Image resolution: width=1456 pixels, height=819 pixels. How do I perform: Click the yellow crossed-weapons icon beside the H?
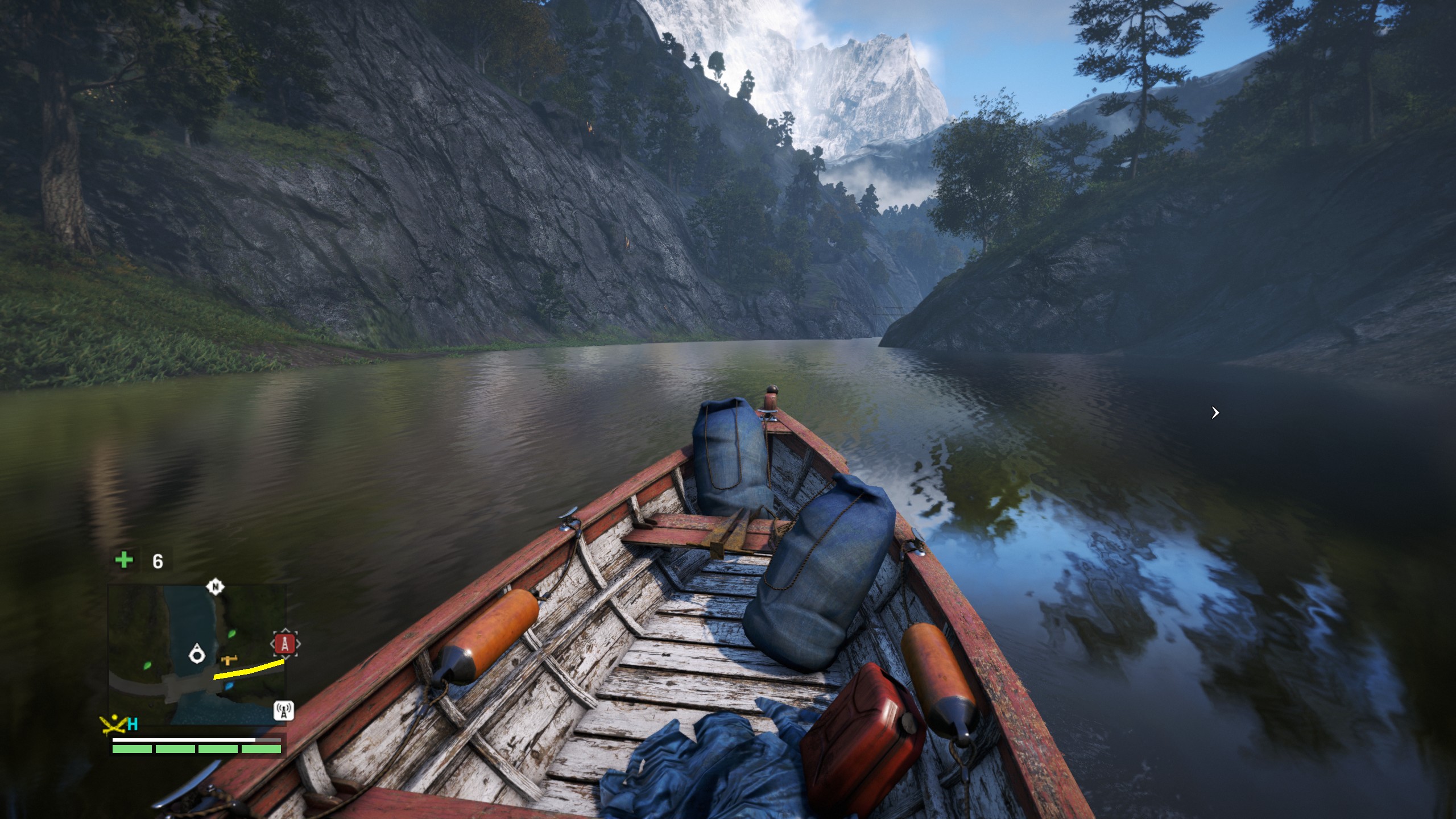click(x=113, y=724)
